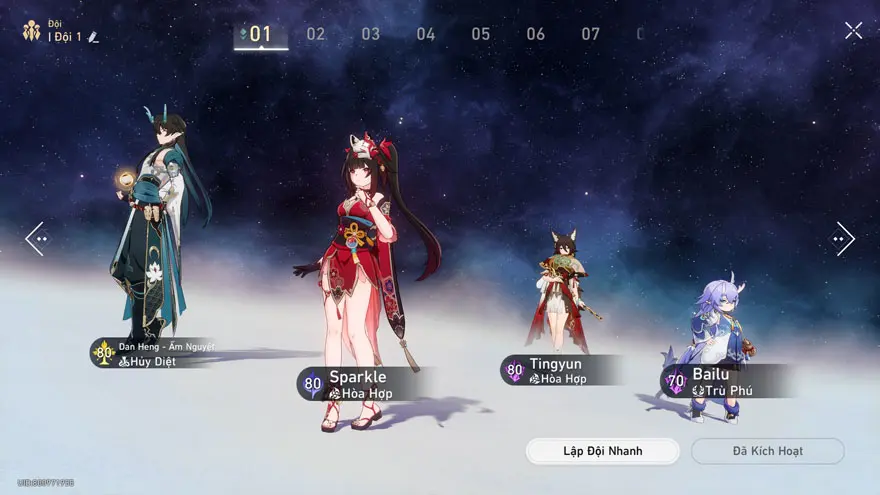880x495 pixels.
Task: Open team tab 04
Action: [x=426, y=34]
